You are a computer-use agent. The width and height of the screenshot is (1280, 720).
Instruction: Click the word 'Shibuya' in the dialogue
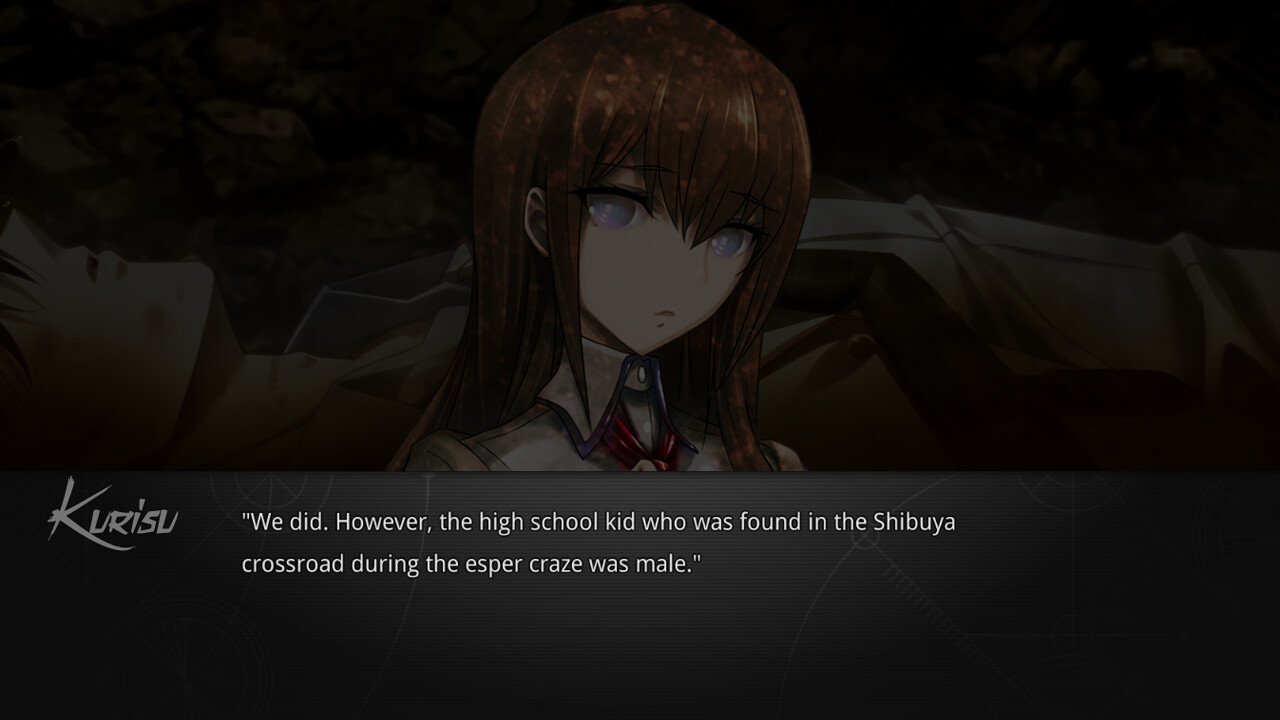(912, 522)
